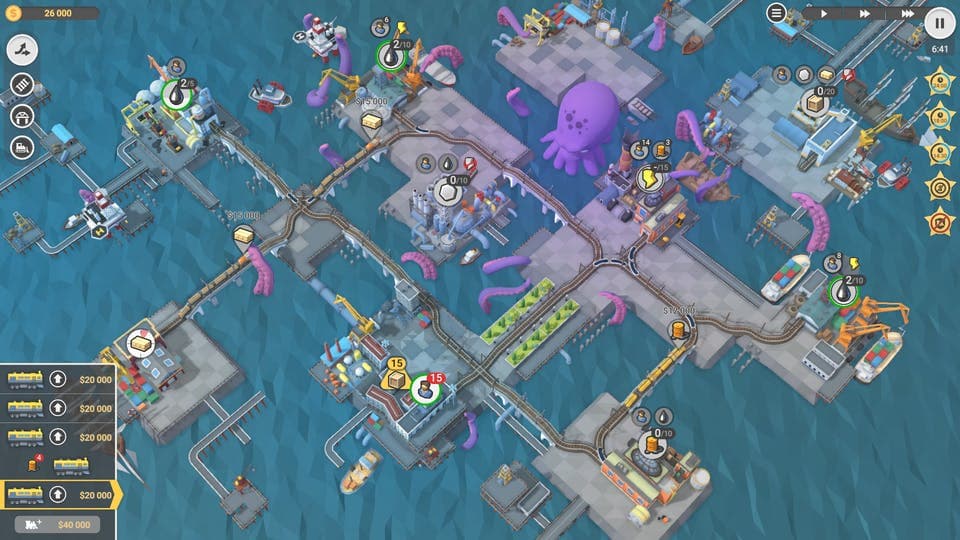Pick the bulldozer demolish tool
Image resolution: width=960 pixels, height=540 pixels.
point(22,148)
